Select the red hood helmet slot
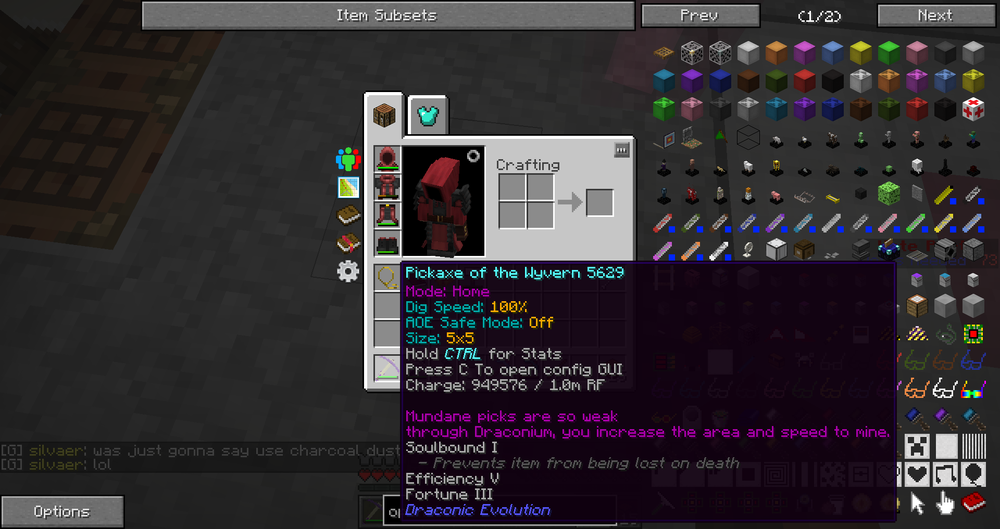Viewport: 1000px width, 529px height. [387, 158]
